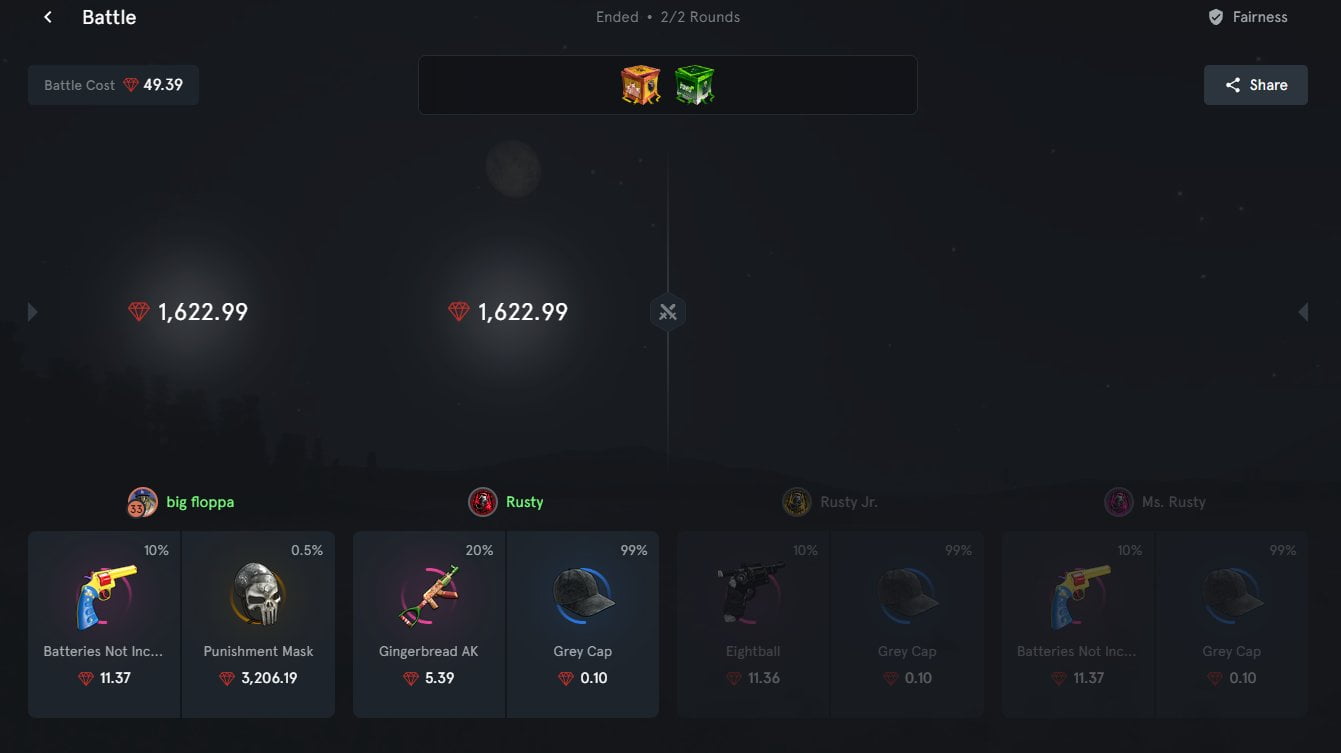Click big floppa's level 33 avatar
Image resolution: width=1341 pixels, height=753 pixels.
point(141,501)
